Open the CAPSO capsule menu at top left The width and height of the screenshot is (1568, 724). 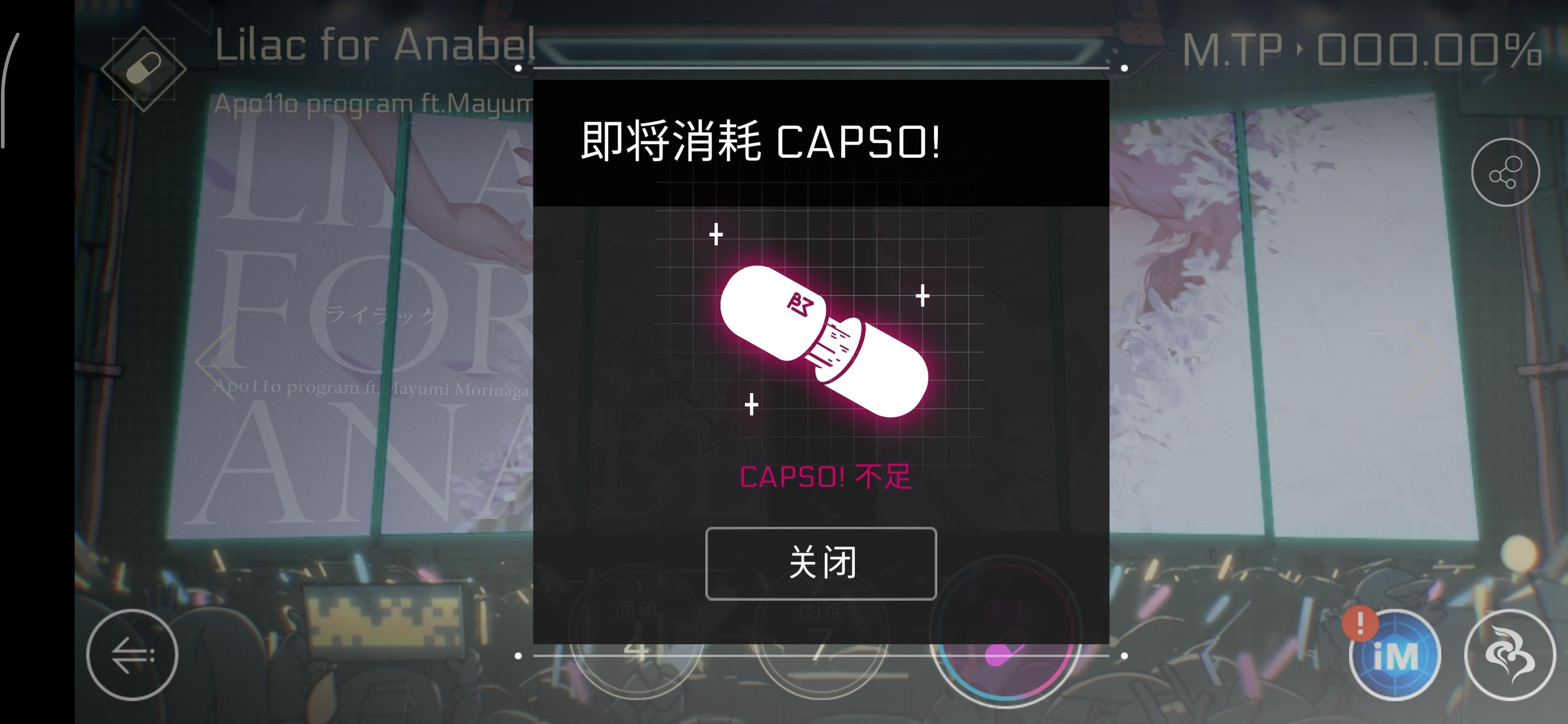tap(145, 68)
